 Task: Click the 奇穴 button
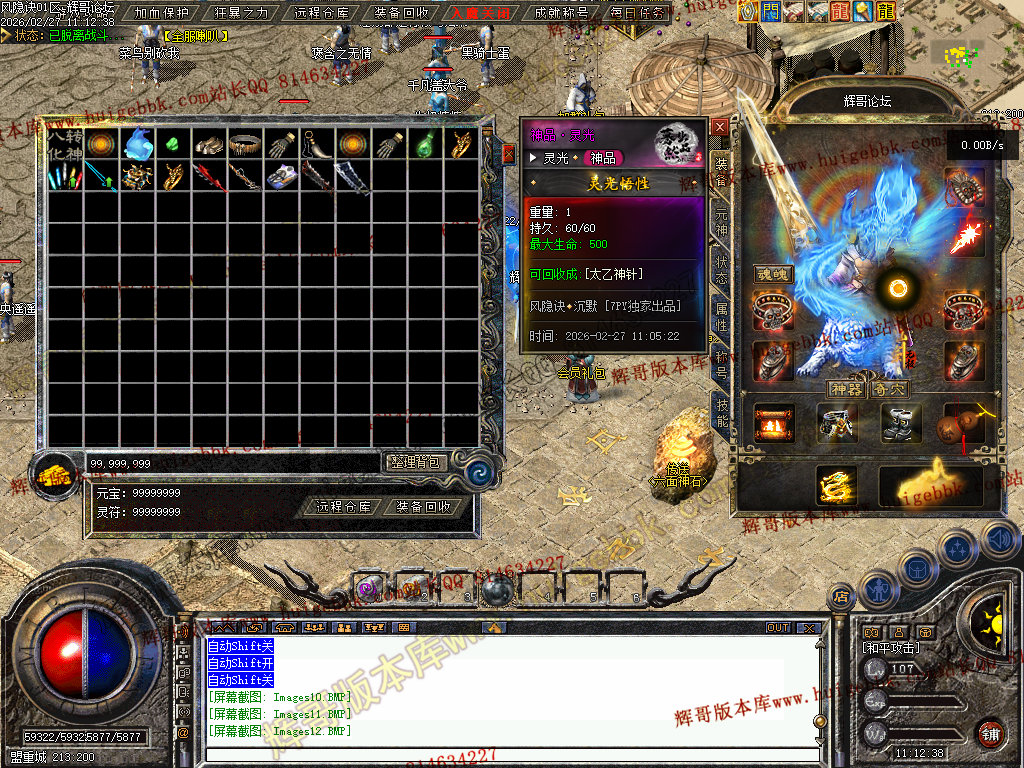[889, 388]
